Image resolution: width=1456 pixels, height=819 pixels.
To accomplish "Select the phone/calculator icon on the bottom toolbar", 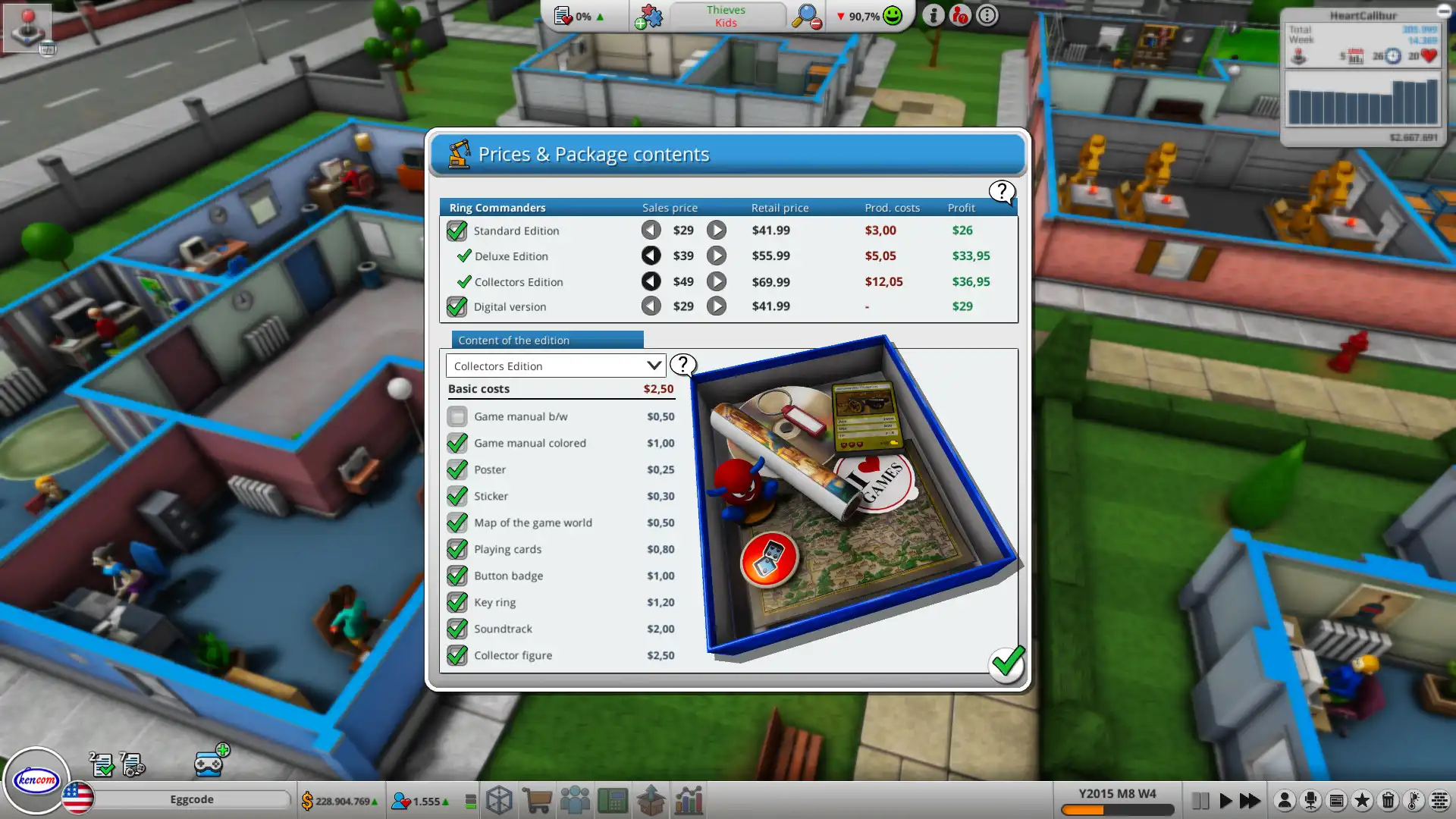I will pyautogui.click(x=613, y=800).
